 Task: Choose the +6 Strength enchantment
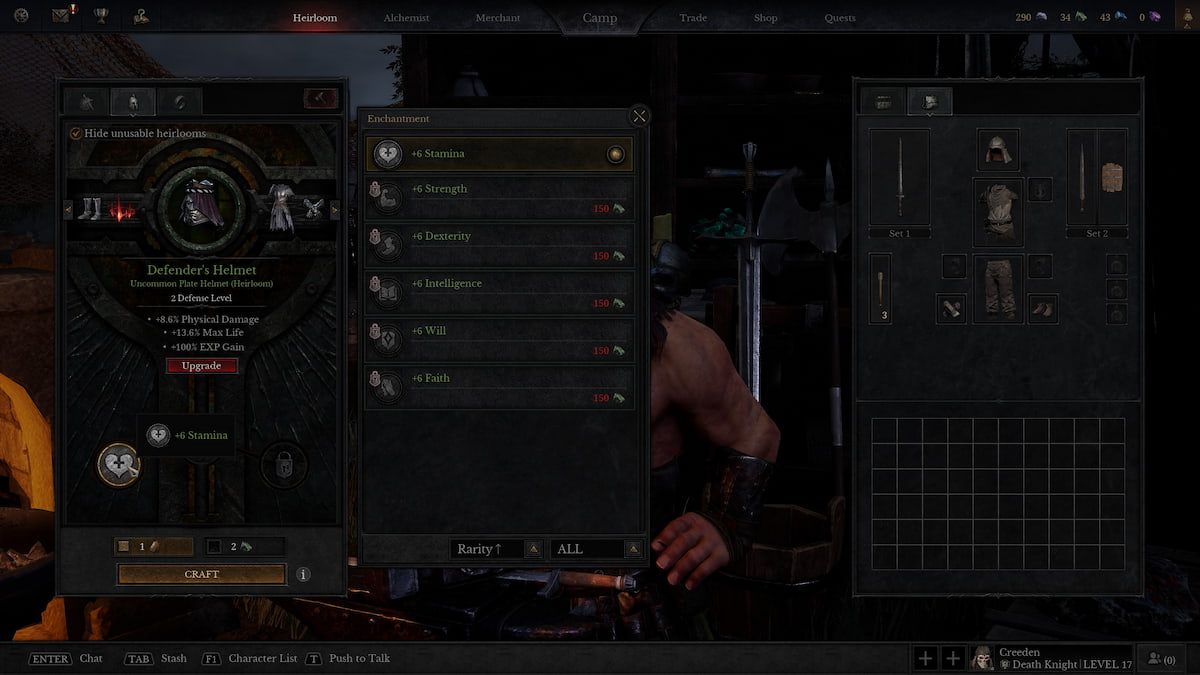[499, 198]
